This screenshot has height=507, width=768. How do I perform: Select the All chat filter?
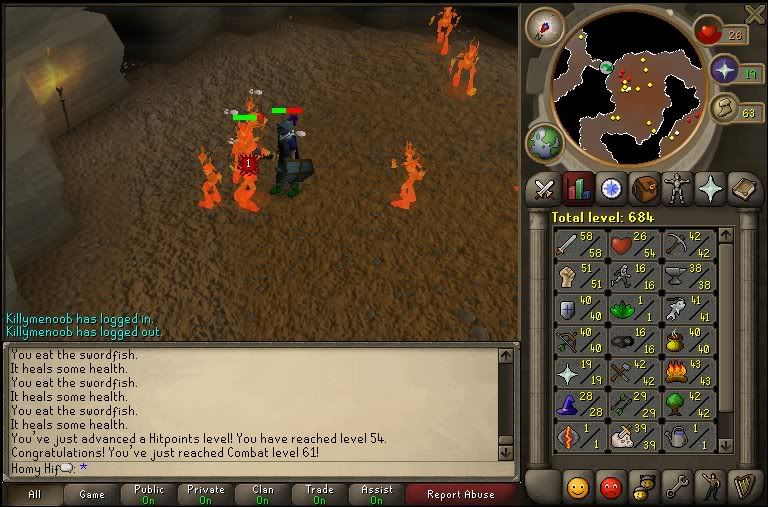34,494
